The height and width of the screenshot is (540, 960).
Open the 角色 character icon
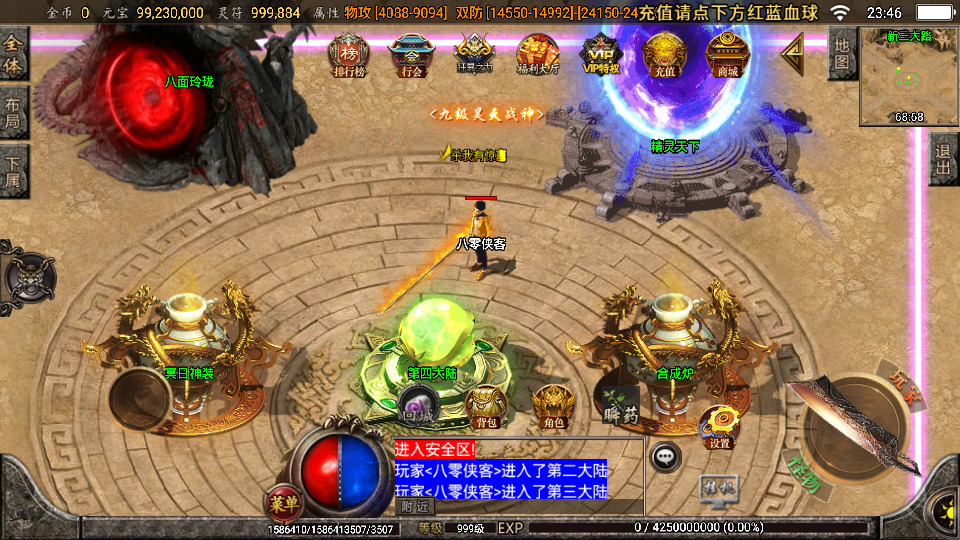click(x=551, y=405)
